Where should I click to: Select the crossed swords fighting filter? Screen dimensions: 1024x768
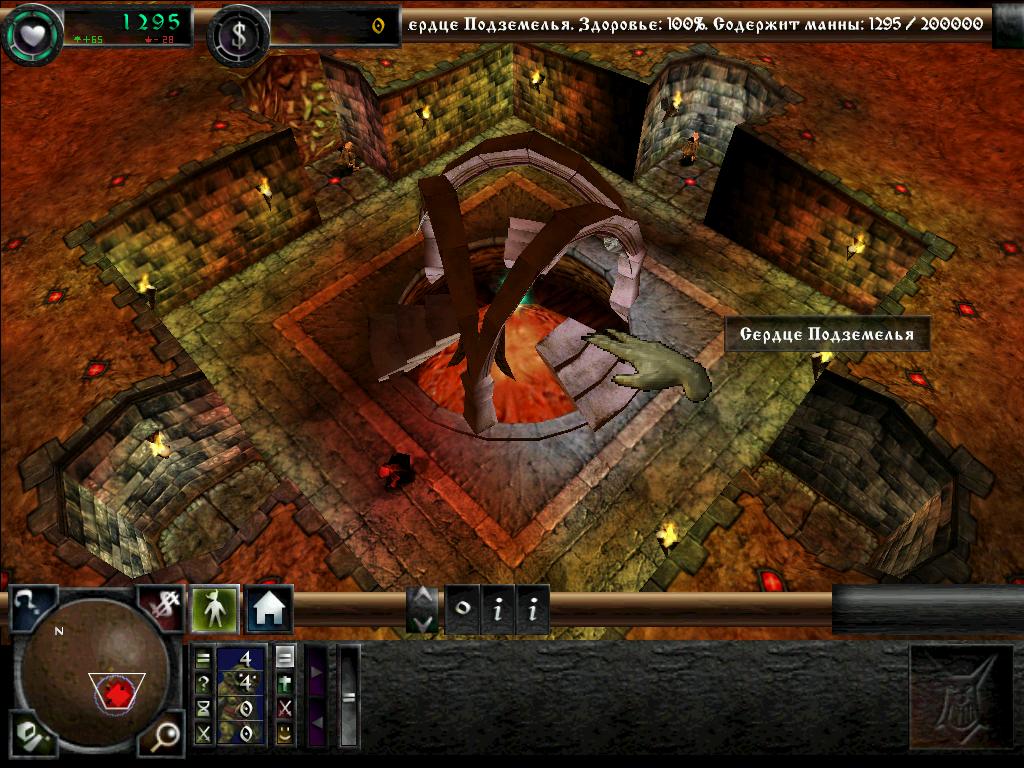[204, 731]
